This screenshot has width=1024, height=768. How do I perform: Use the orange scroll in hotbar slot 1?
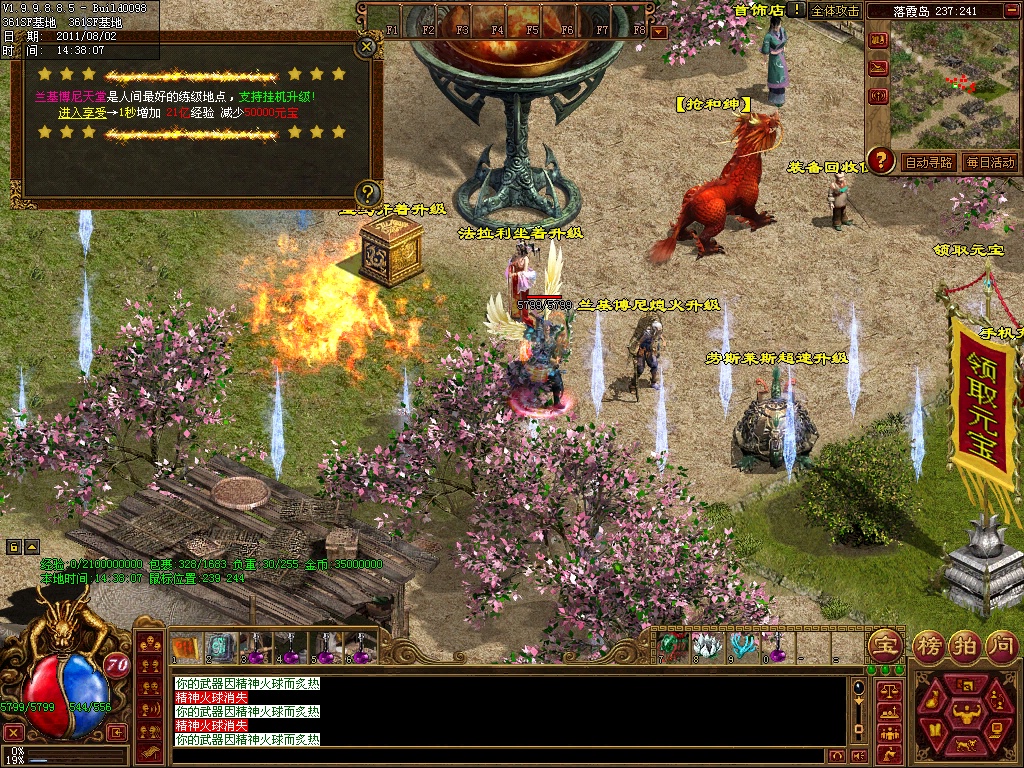click(x=186, y=648)
